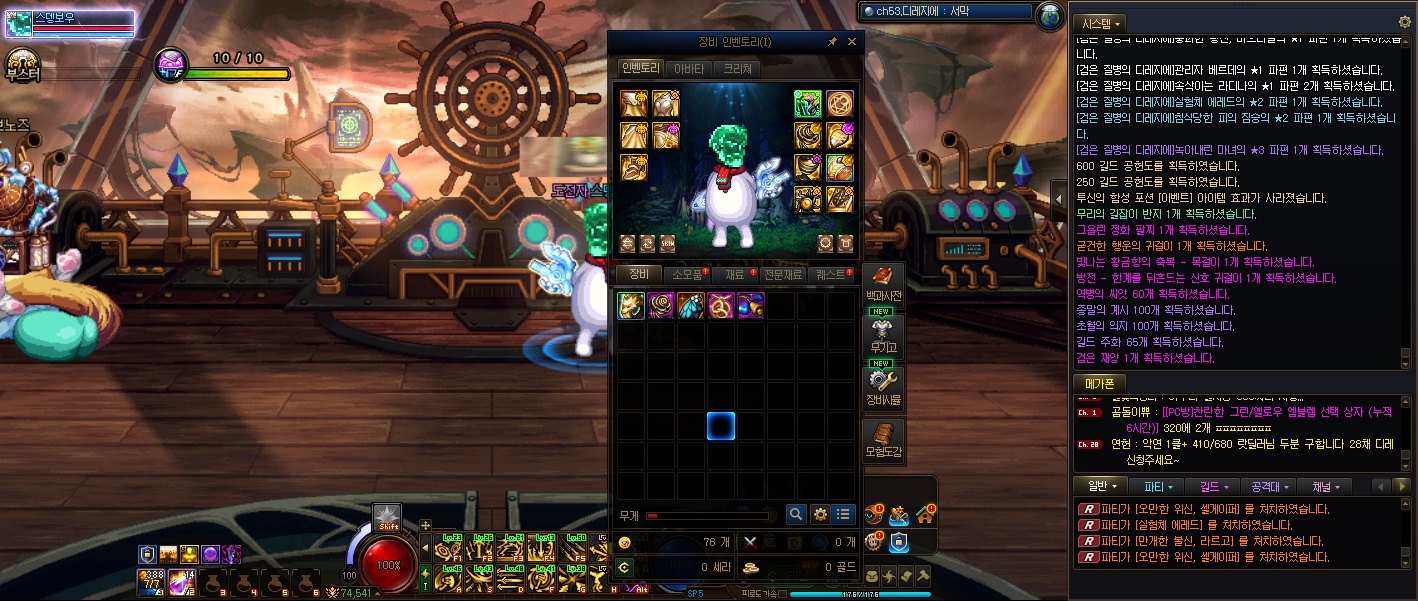Image resolution: width=1418 pixels, height=601 pixels.
Task: Toggle the inventory list view button
Action: (x=844, y=514)
